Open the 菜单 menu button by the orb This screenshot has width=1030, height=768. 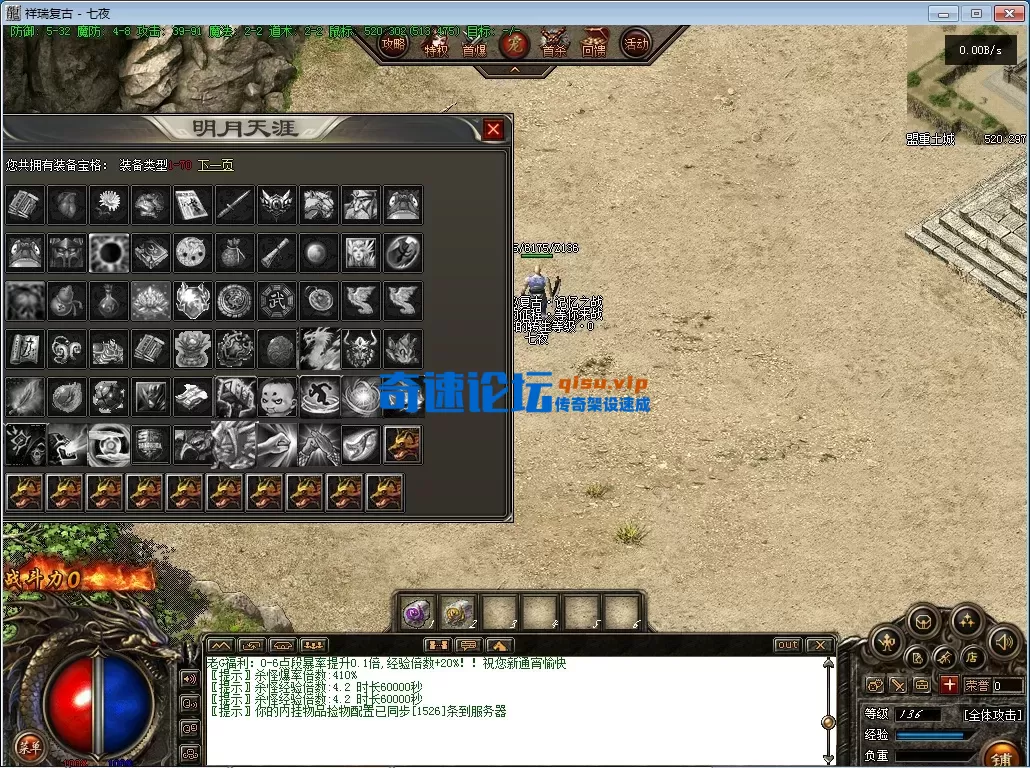coord(29,746)
